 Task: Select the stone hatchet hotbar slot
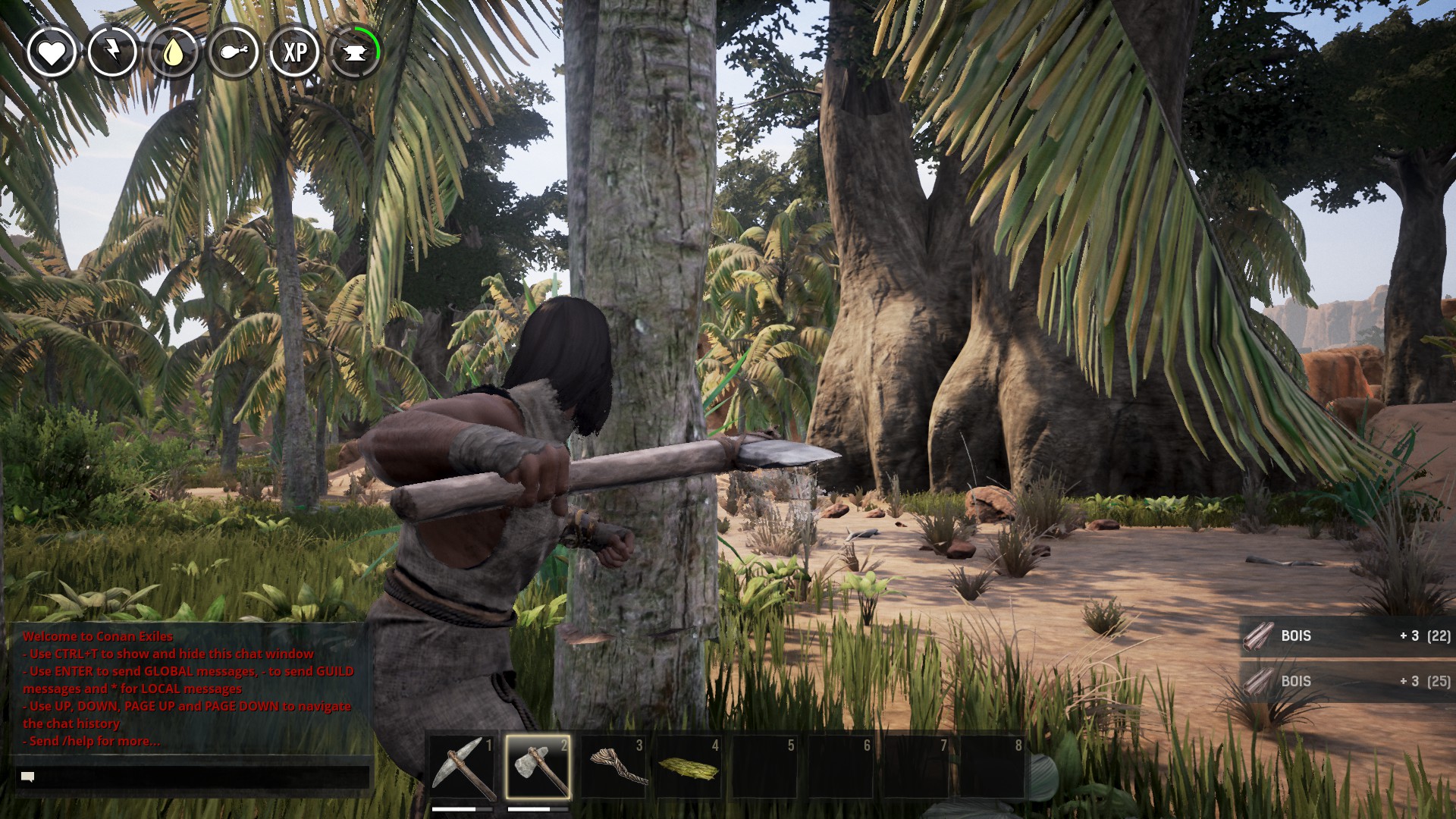click(538, 767)
